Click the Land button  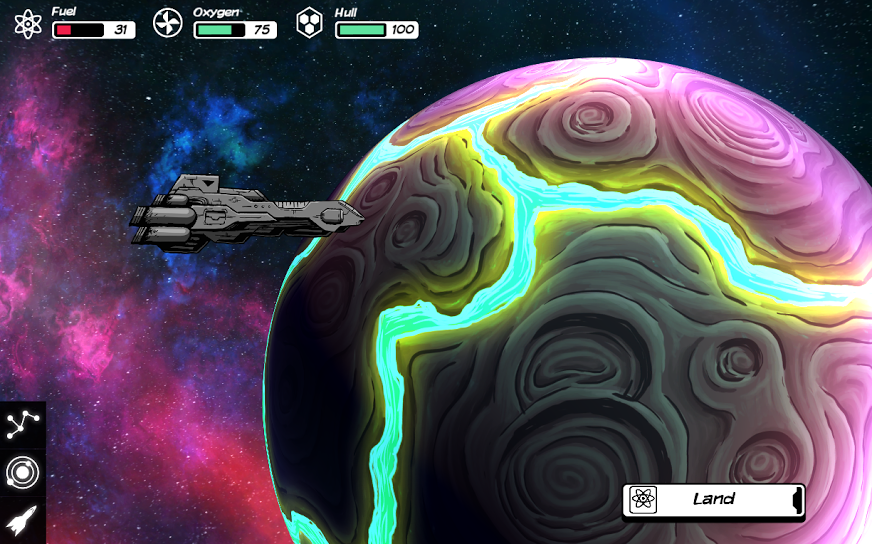(713, 499)
